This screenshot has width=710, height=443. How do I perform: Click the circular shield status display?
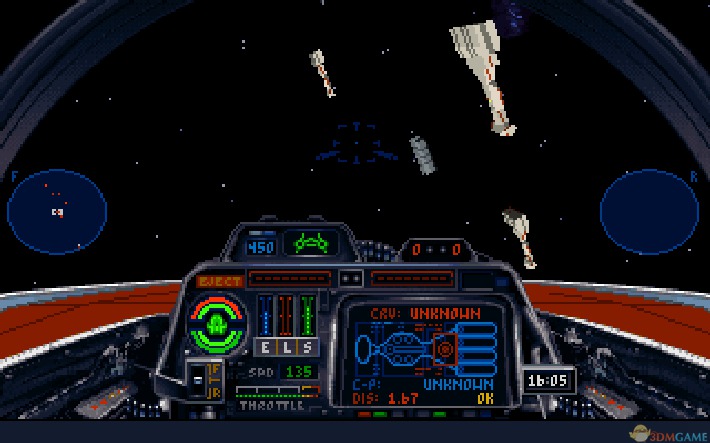pos(217,322)
